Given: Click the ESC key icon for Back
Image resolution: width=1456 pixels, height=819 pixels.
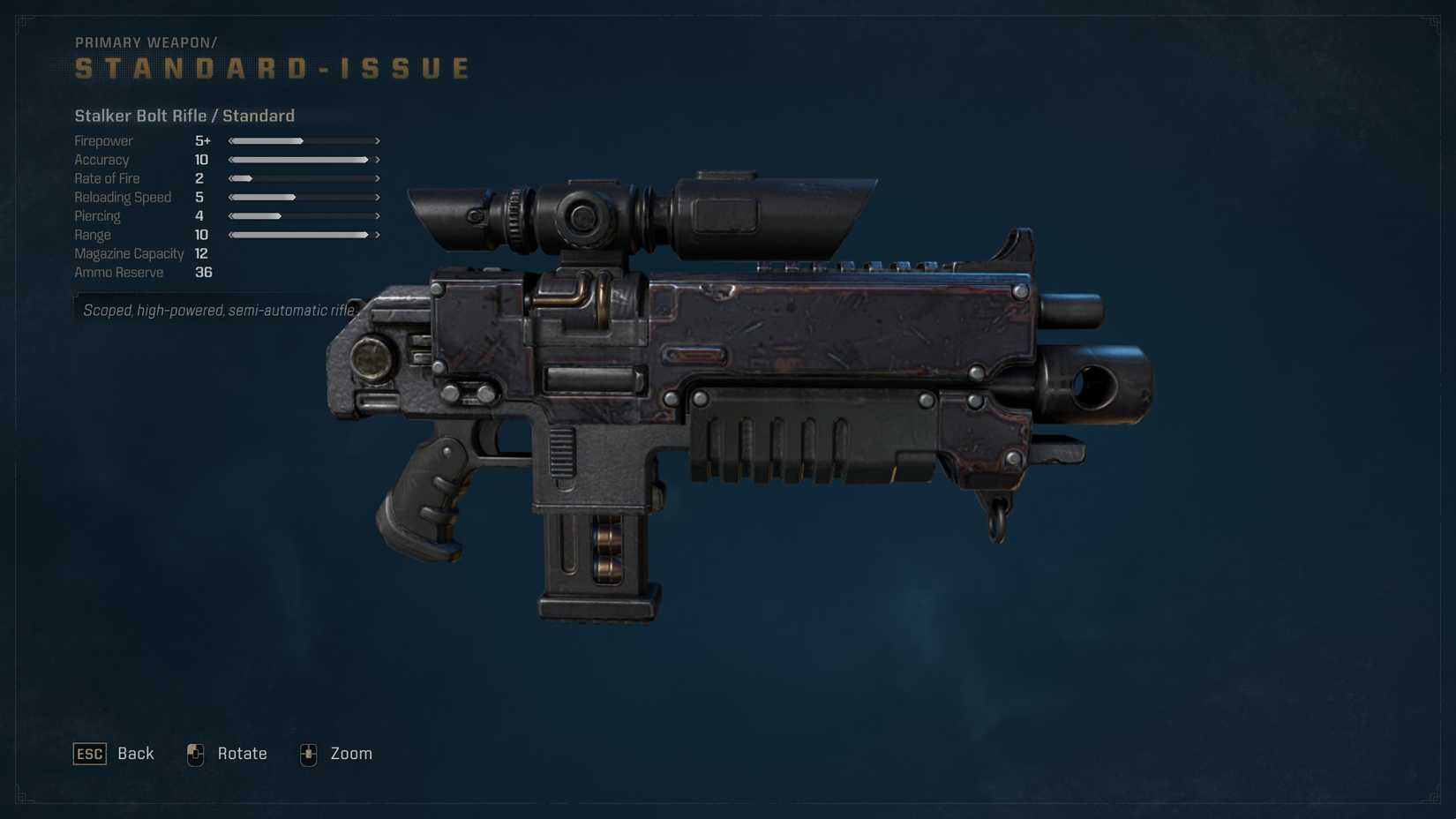Looking at the screenshot, I should [88, 754].
